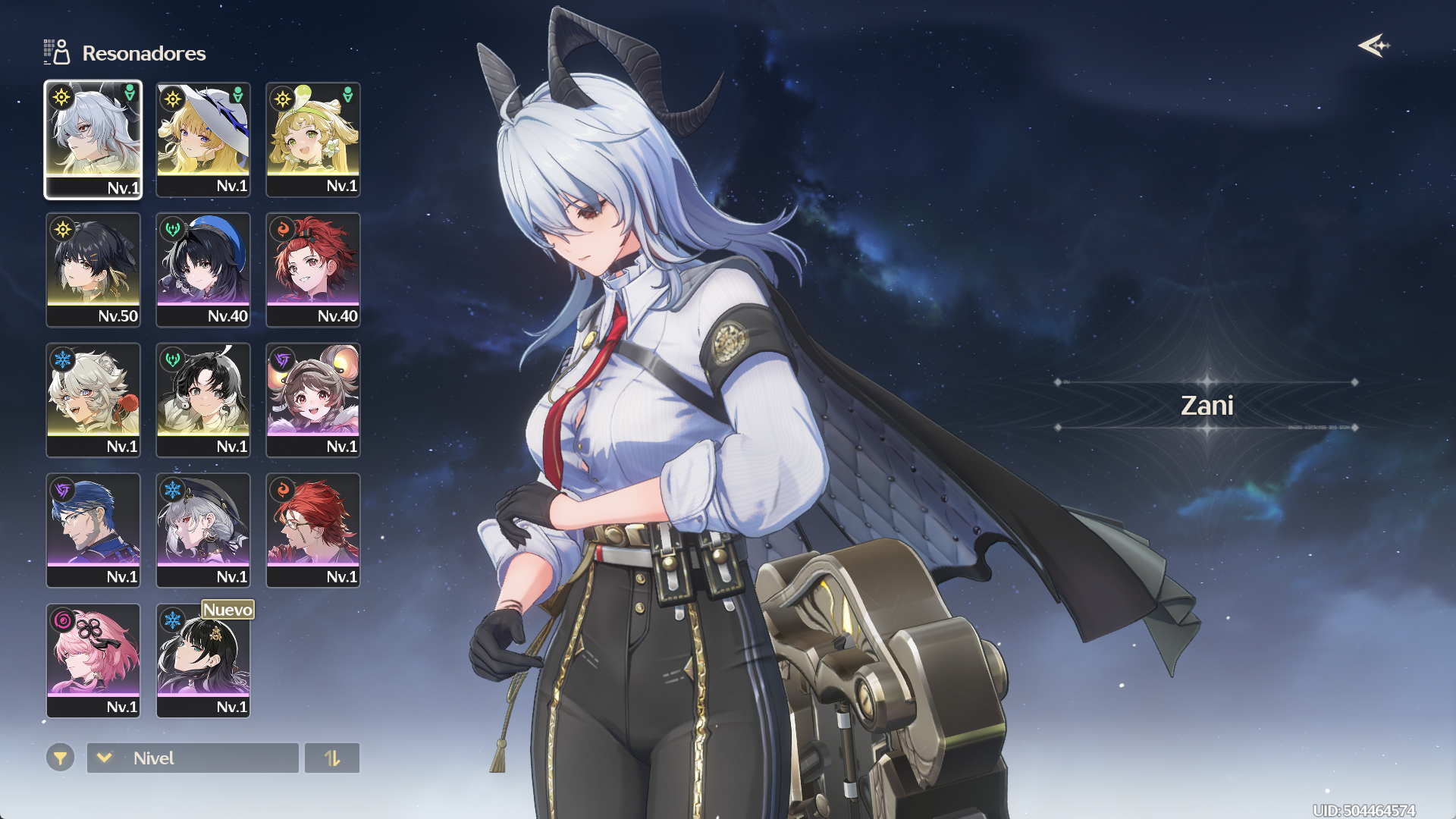This screenshot has height=819, width=1456.
Task: Select the red-haired level 40 resonator
Action: 313,270
